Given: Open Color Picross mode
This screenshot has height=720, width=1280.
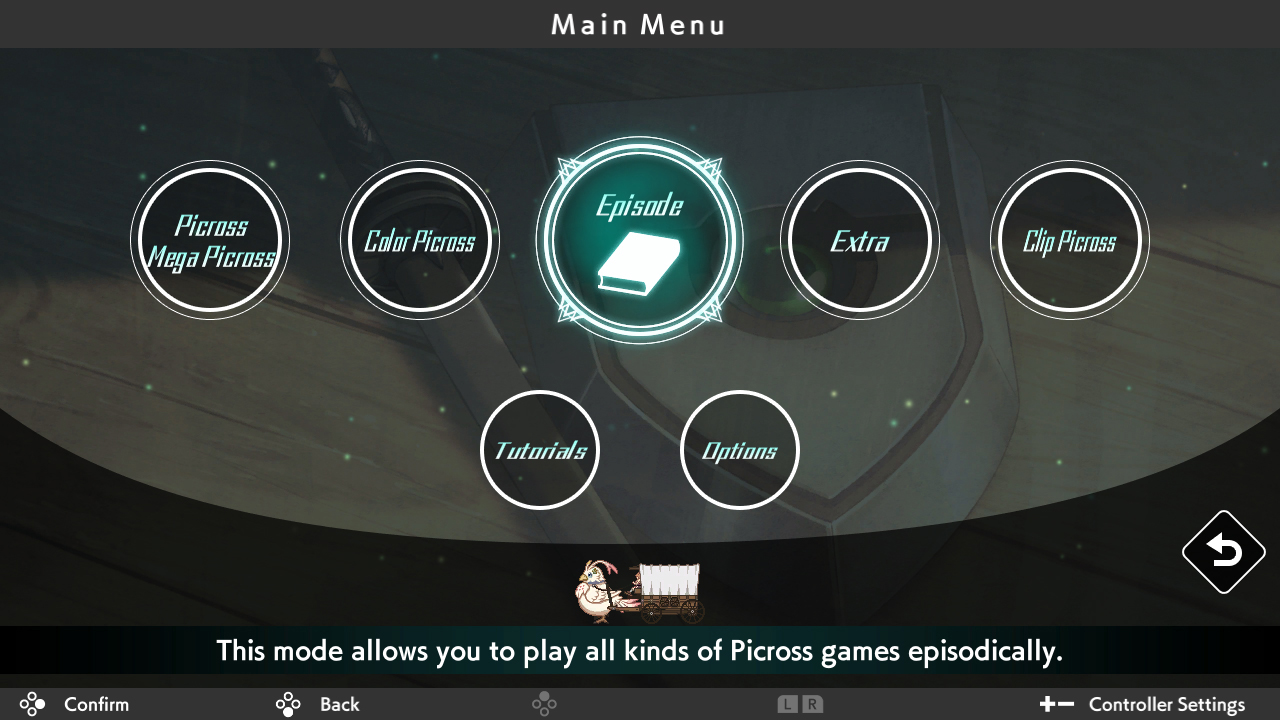Looking at the screenshot, I should pyautogui.click(x=420, y=240).
